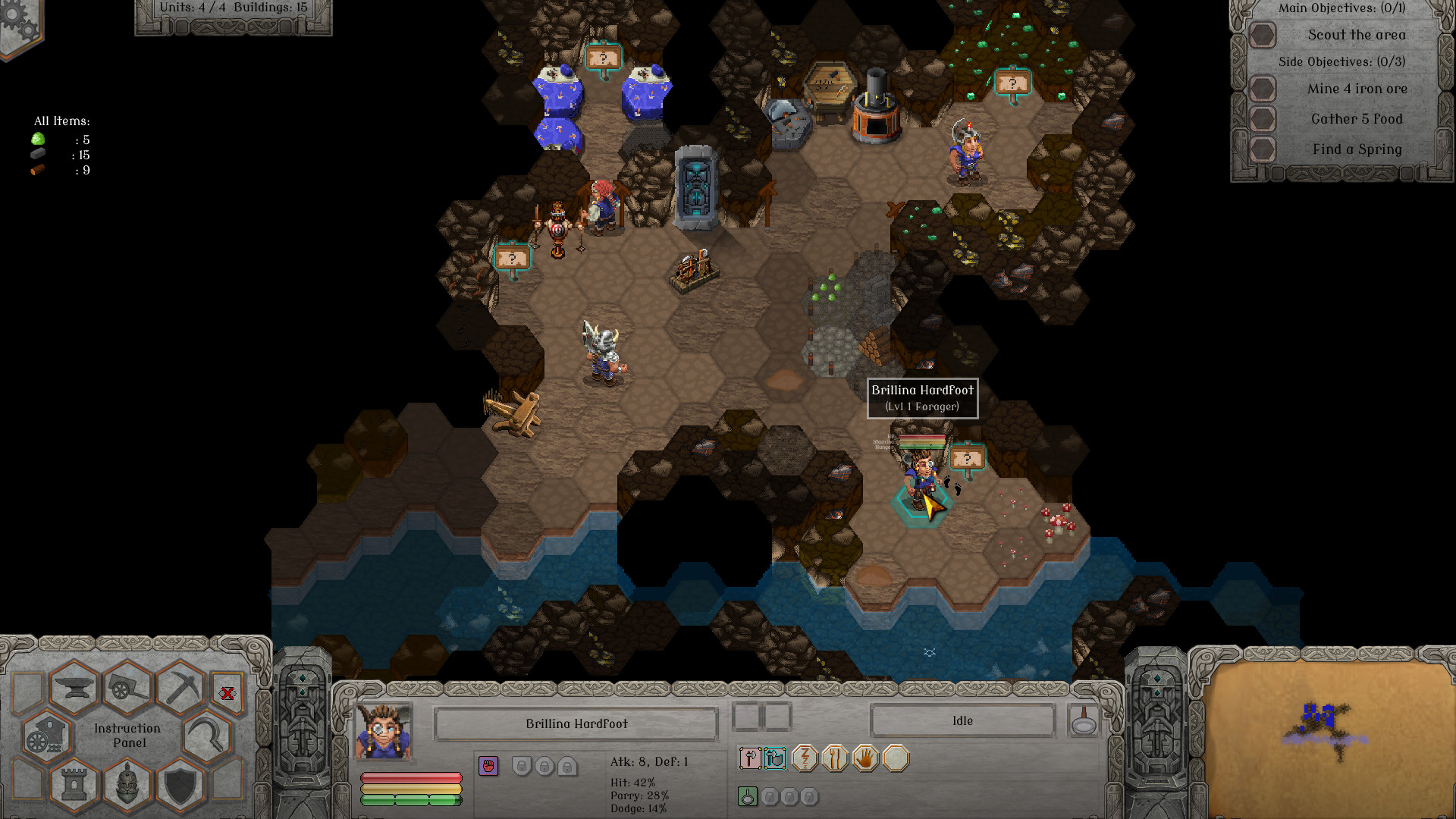Toggle the hand gathering behavior
1456x819 pixels.
click(x=864, y=758)
